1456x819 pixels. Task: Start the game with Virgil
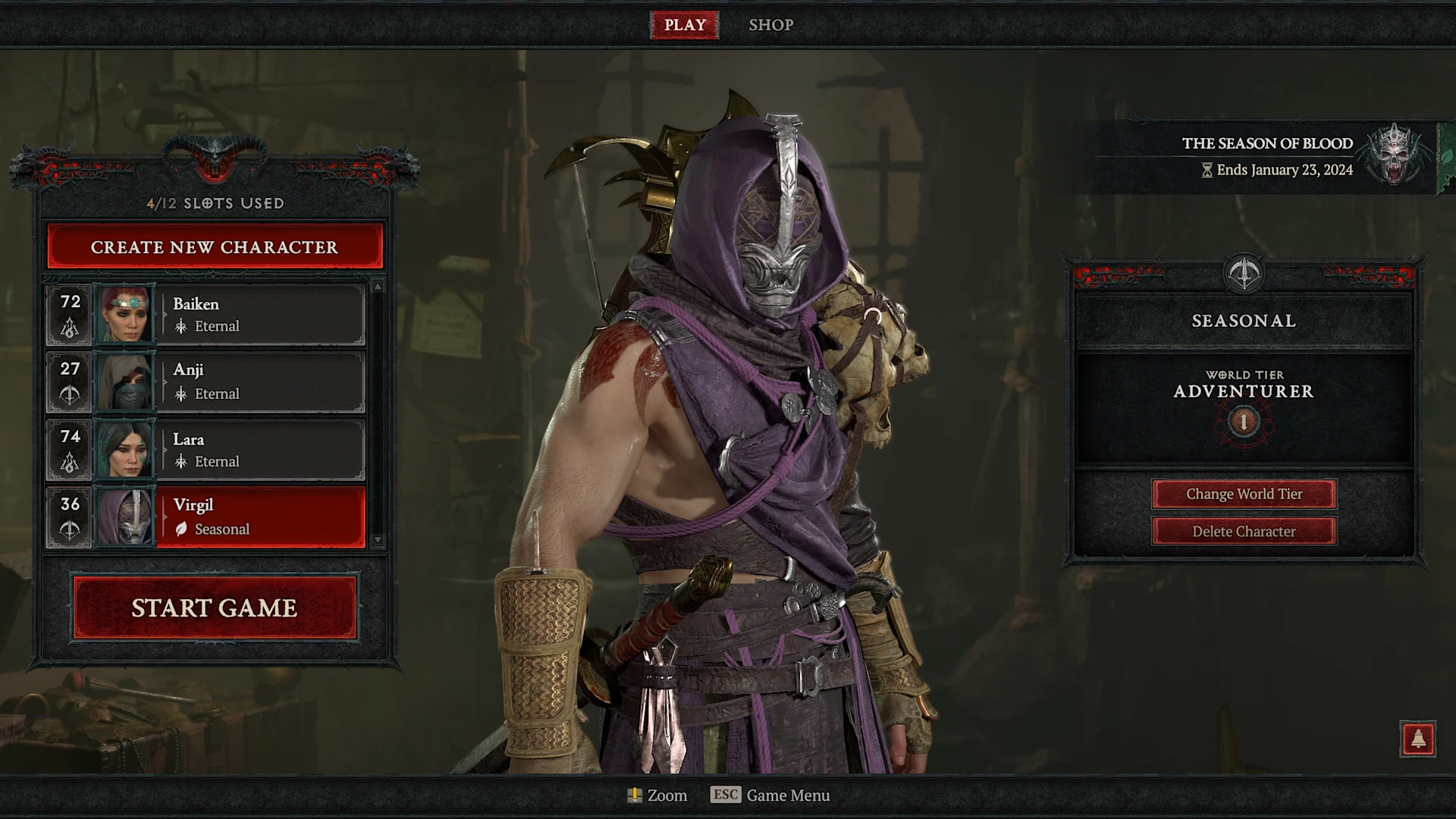point(215,608)
